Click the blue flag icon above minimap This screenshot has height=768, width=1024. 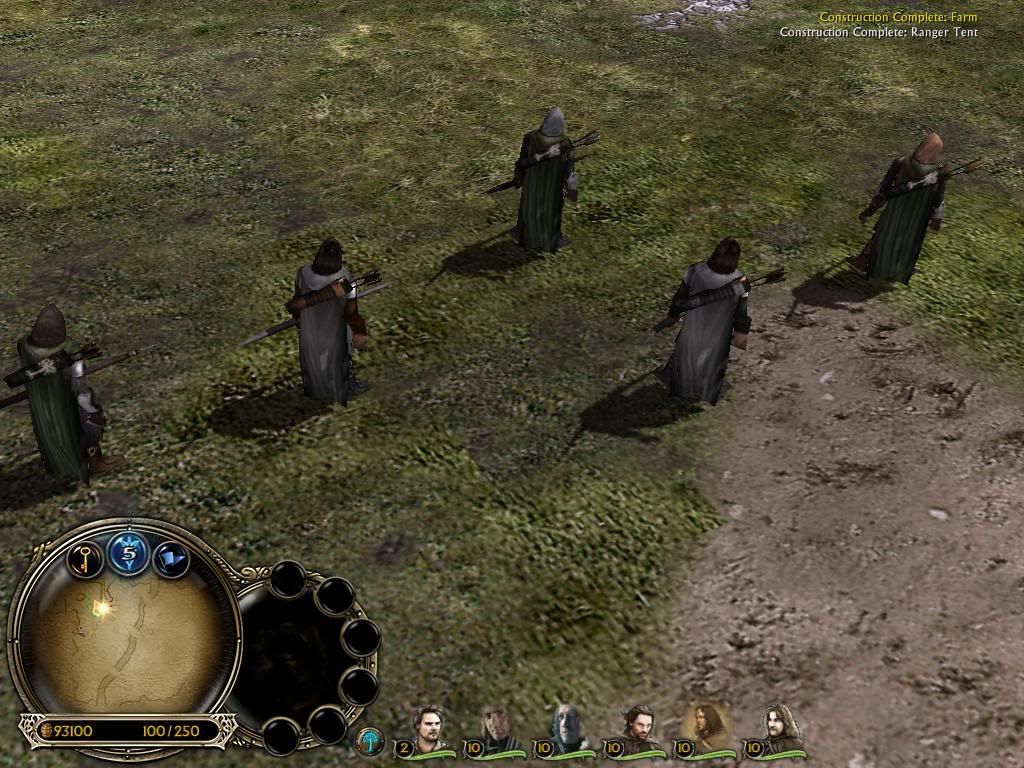coord(171,558)
